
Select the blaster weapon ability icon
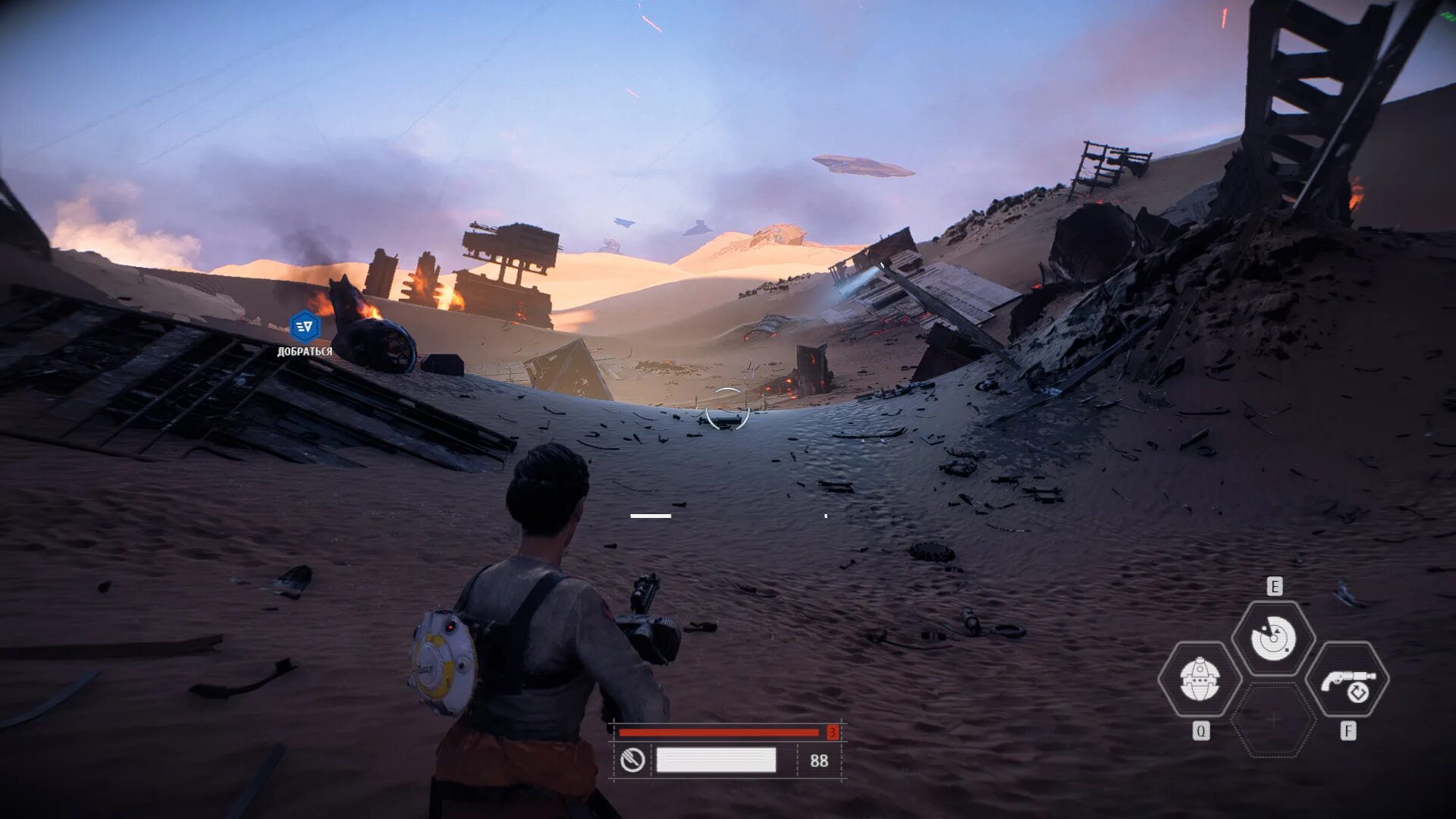click(x=1348, y=680)
